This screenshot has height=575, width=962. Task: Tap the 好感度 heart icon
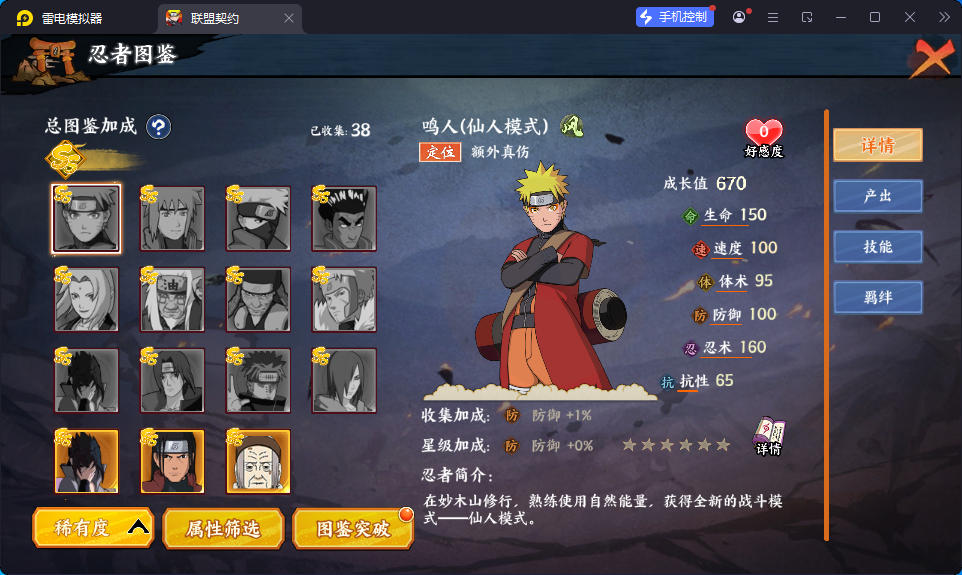pos(764,133)
